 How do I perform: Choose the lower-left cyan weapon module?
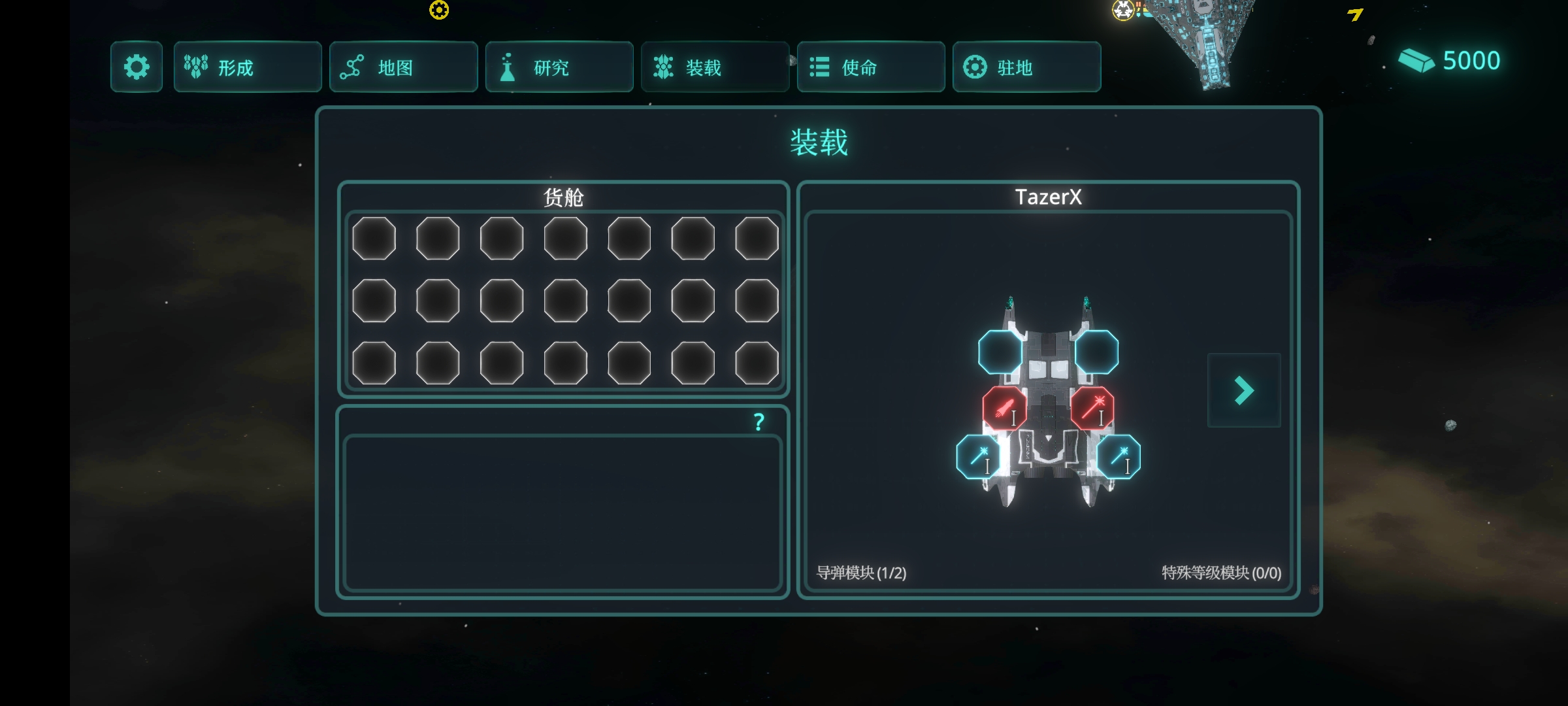coord(978,457)
